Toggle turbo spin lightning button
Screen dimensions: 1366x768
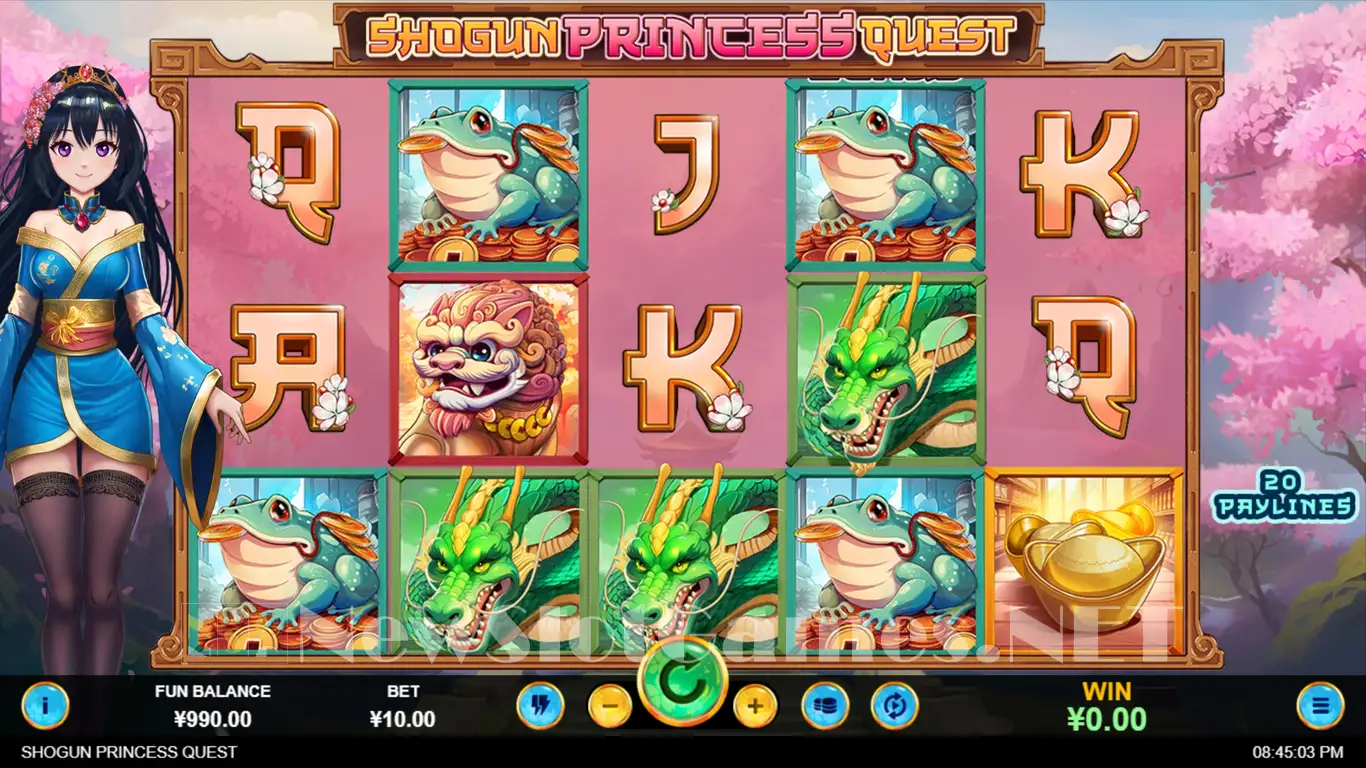tap(540, 706)
